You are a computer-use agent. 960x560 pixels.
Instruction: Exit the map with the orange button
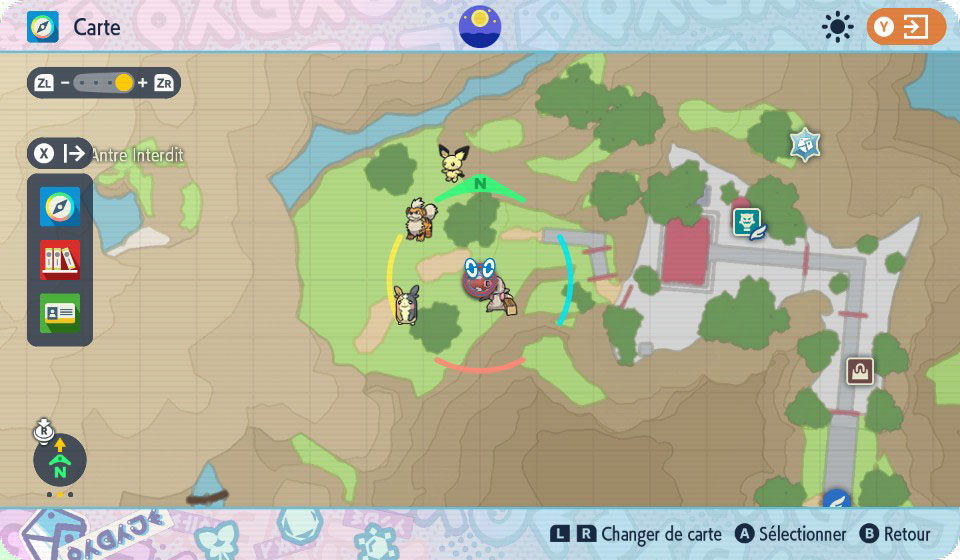click(906, 27)
